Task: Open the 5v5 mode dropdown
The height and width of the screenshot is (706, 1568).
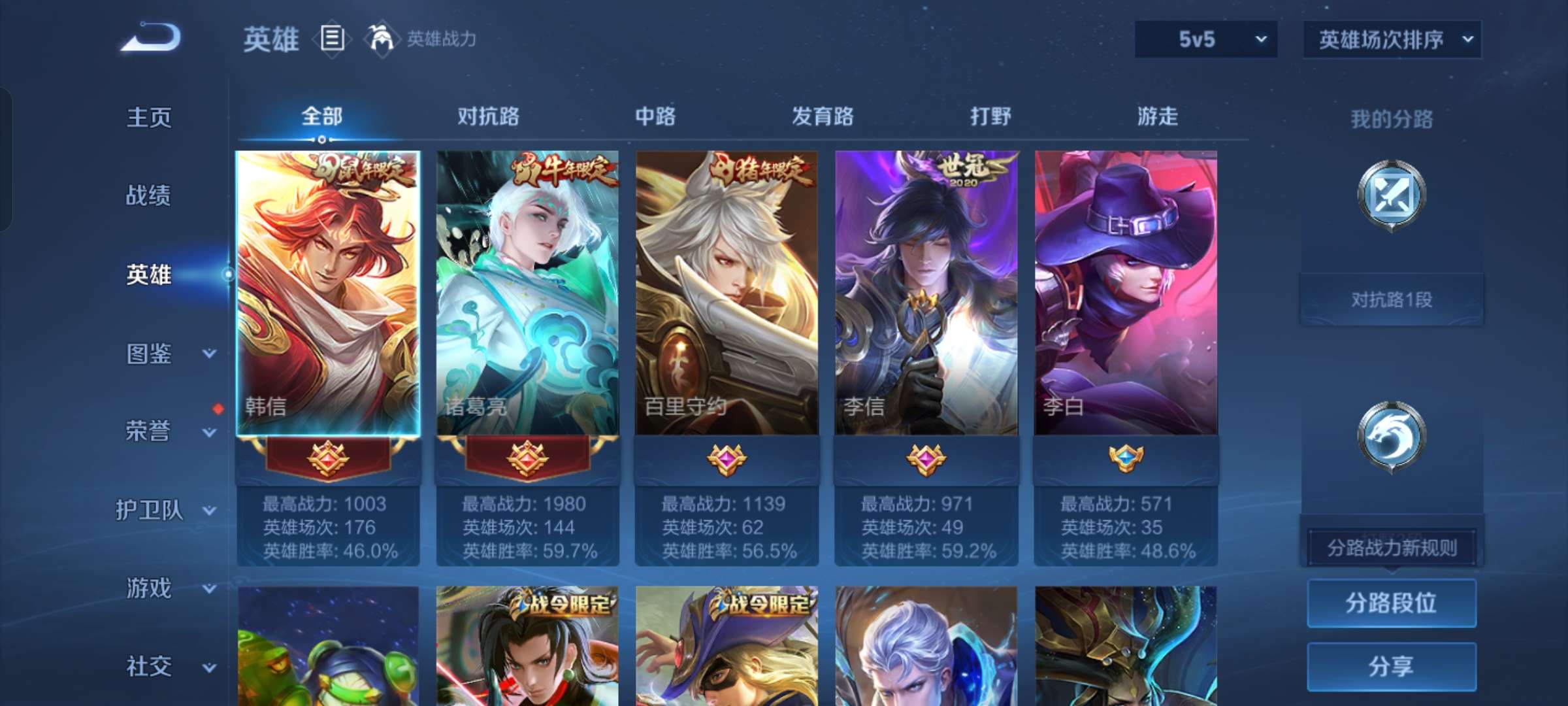Action: click(1205, 39)
